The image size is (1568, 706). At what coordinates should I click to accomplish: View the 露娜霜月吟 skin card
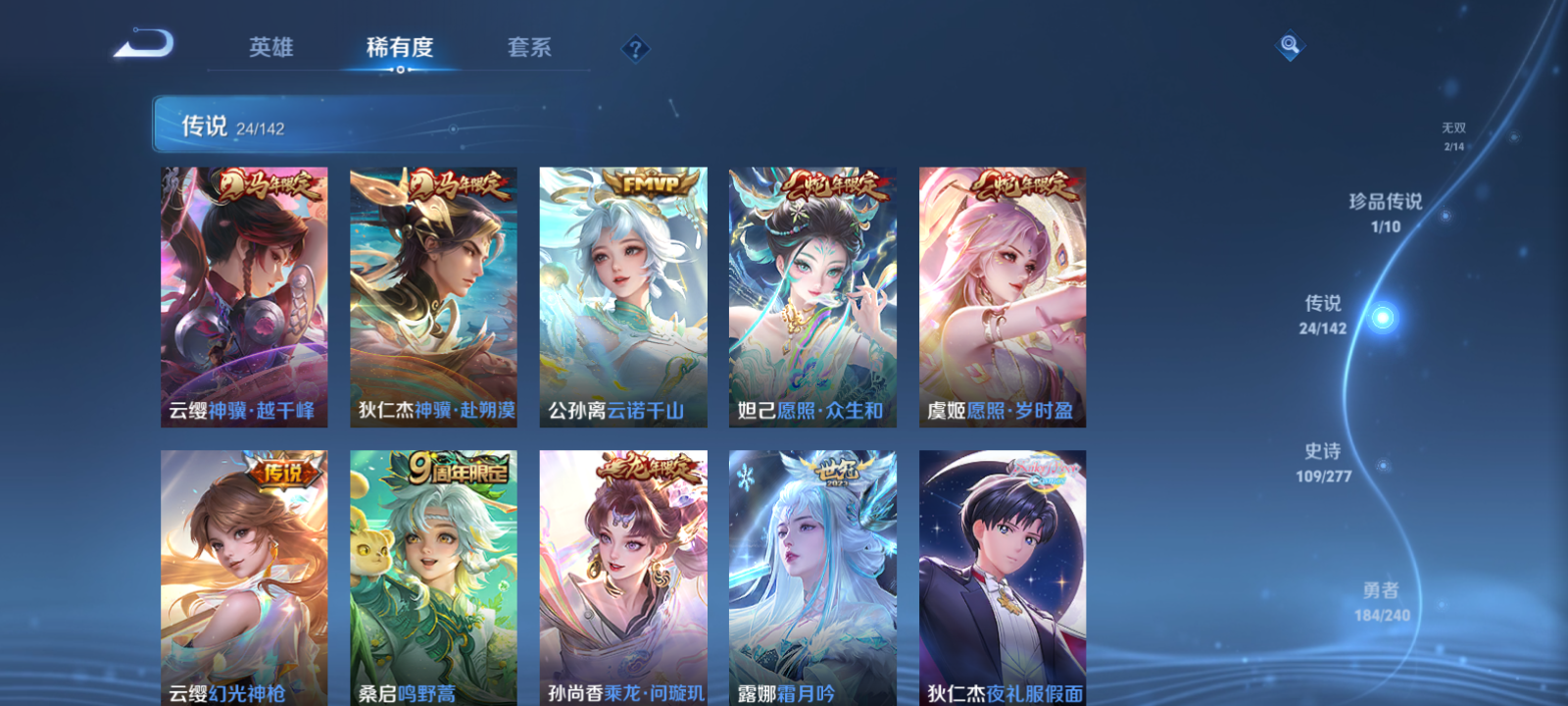[x=813, y=579]
